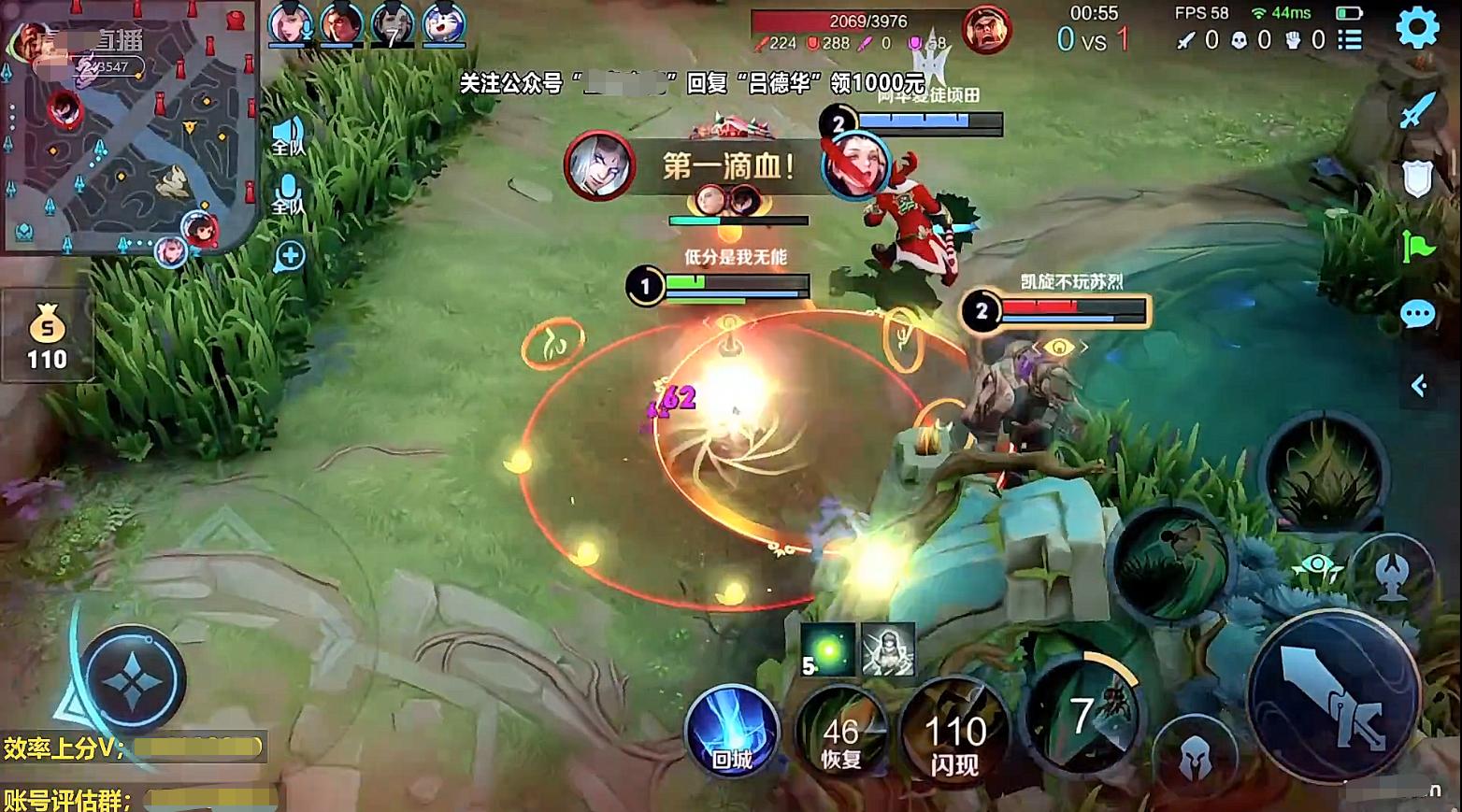Open the shop via the gold pouch

coord(47,335)
